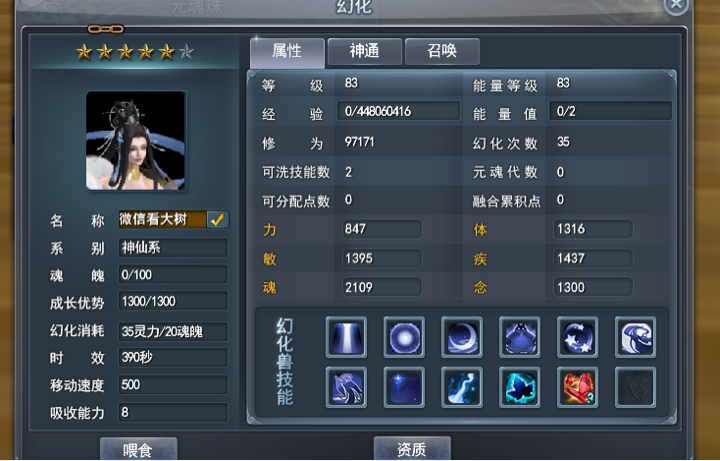
Task: Click the 喂食 feed button
Action: click(x=138, y=449)
